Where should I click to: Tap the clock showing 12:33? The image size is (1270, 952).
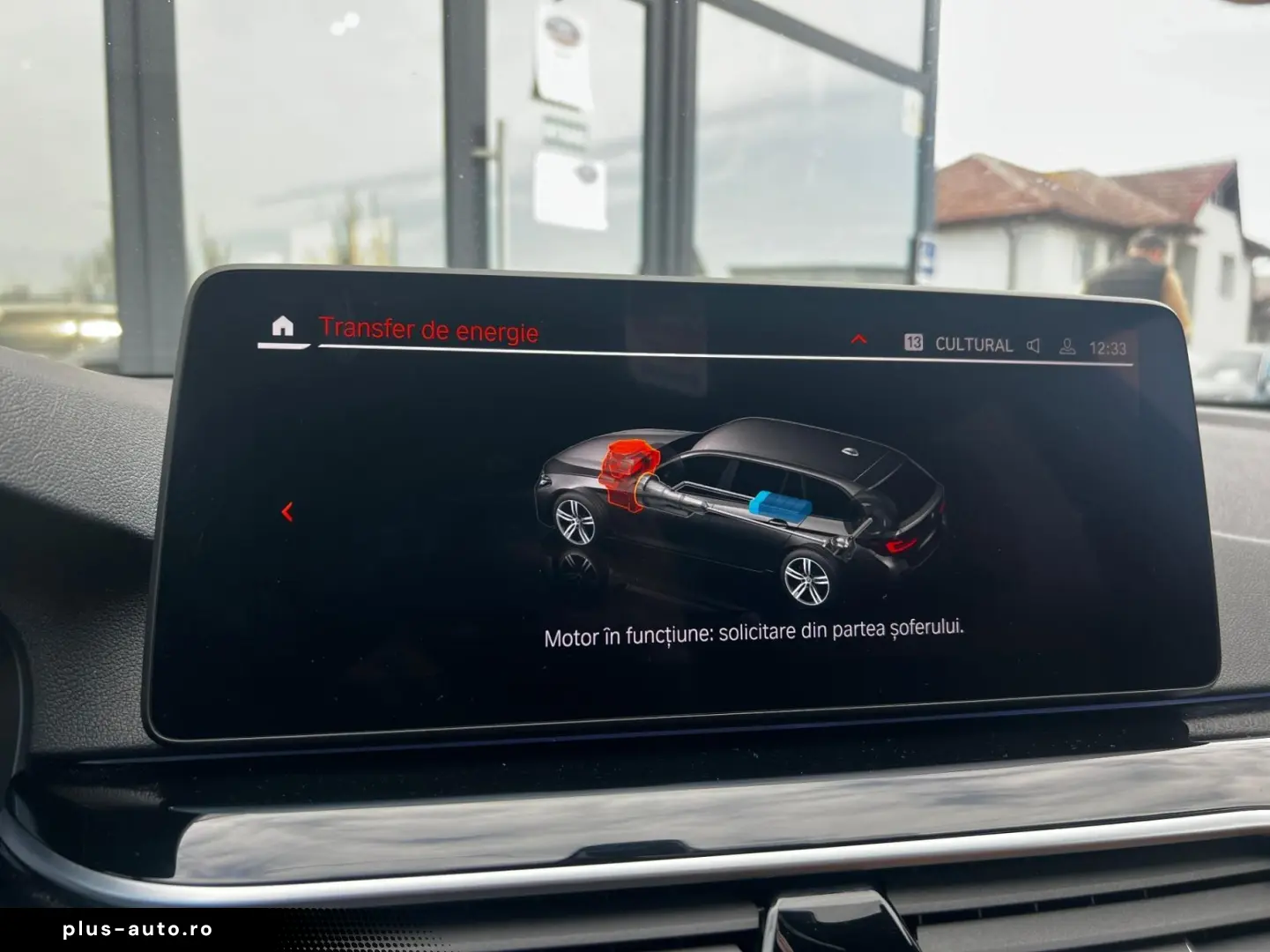click(x=1106, y=346)
